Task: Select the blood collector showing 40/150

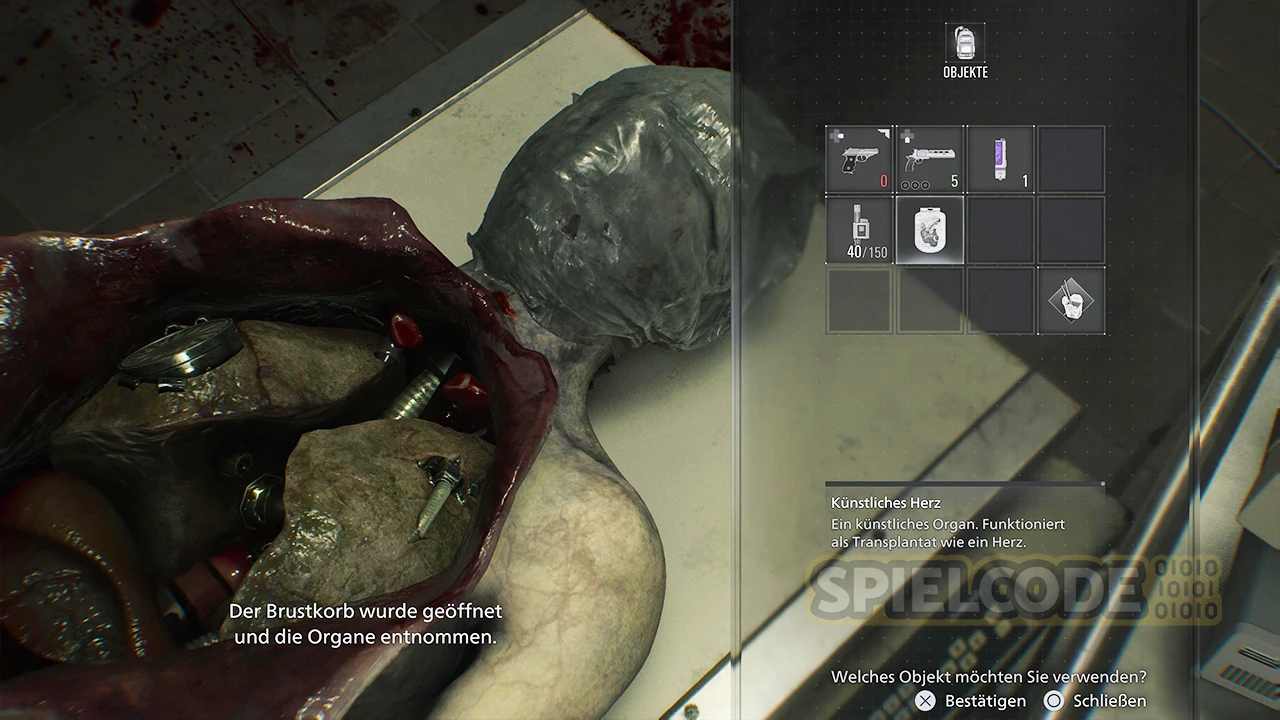Action: pos(859,229)
